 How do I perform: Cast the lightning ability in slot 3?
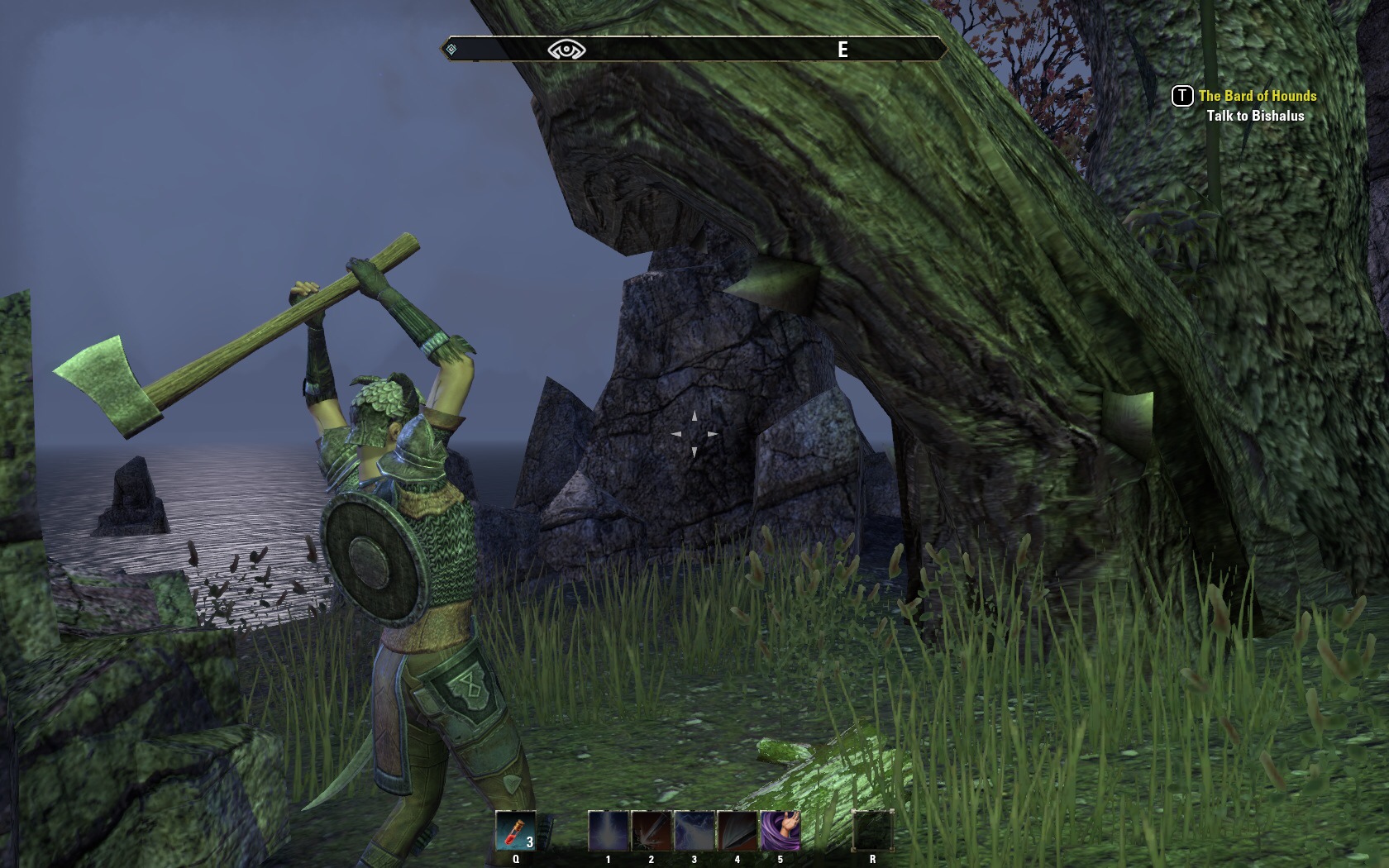tap(694, 831)
